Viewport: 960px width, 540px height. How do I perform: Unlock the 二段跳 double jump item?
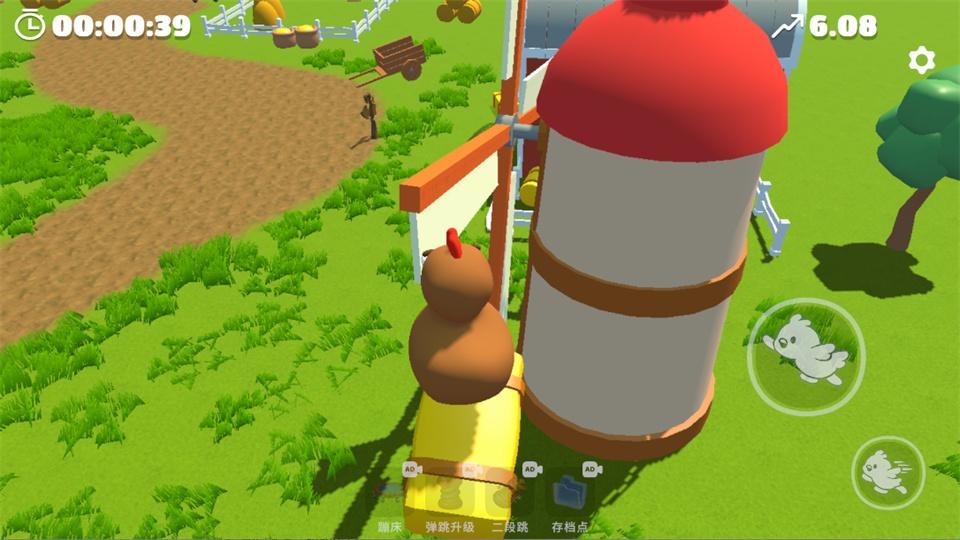click(x=510, y=493)
